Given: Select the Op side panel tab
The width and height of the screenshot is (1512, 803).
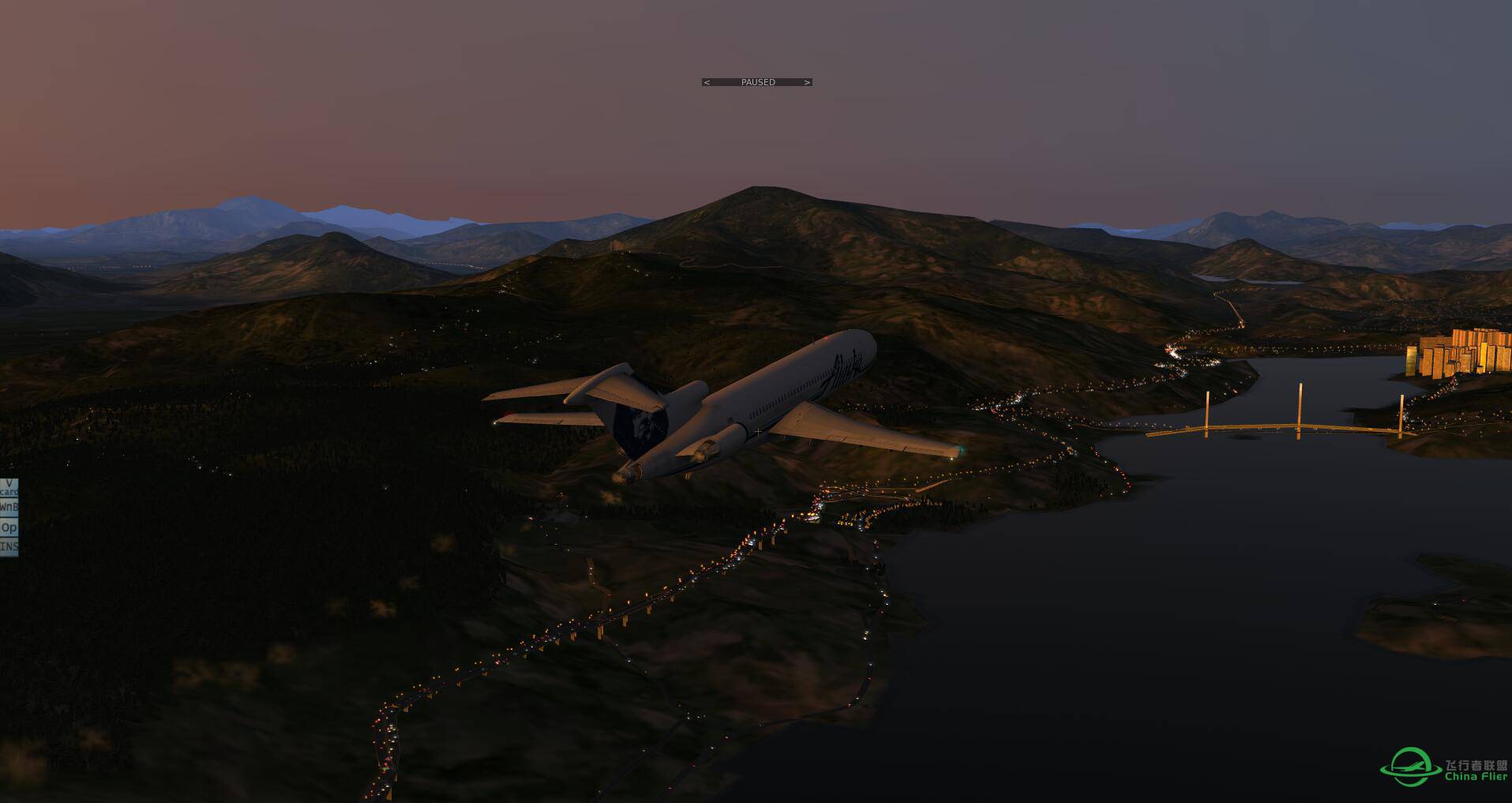Looking at the screenshot, I should pos(9,527).
